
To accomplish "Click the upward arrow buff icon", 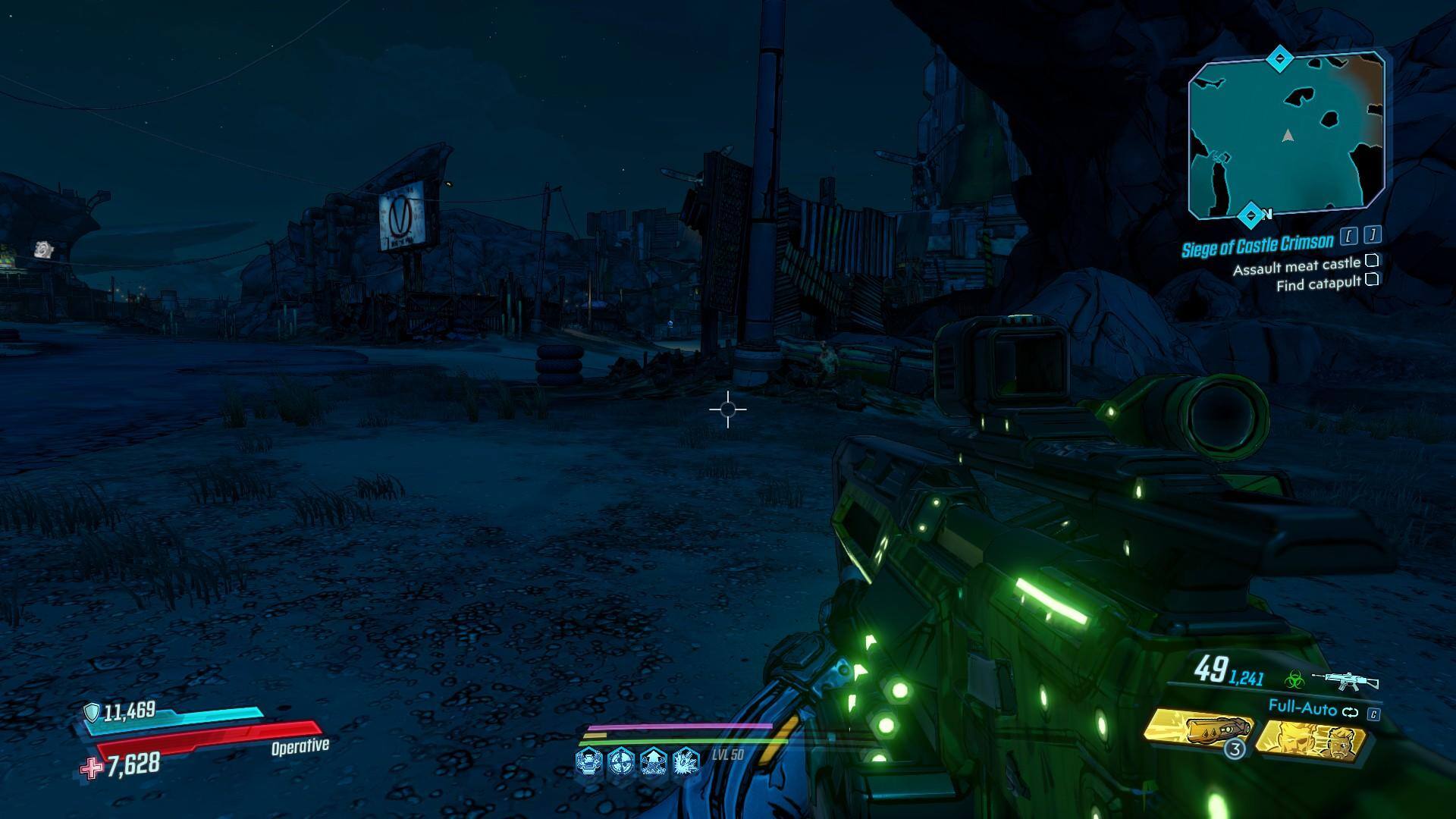I will tap(654, 760).
